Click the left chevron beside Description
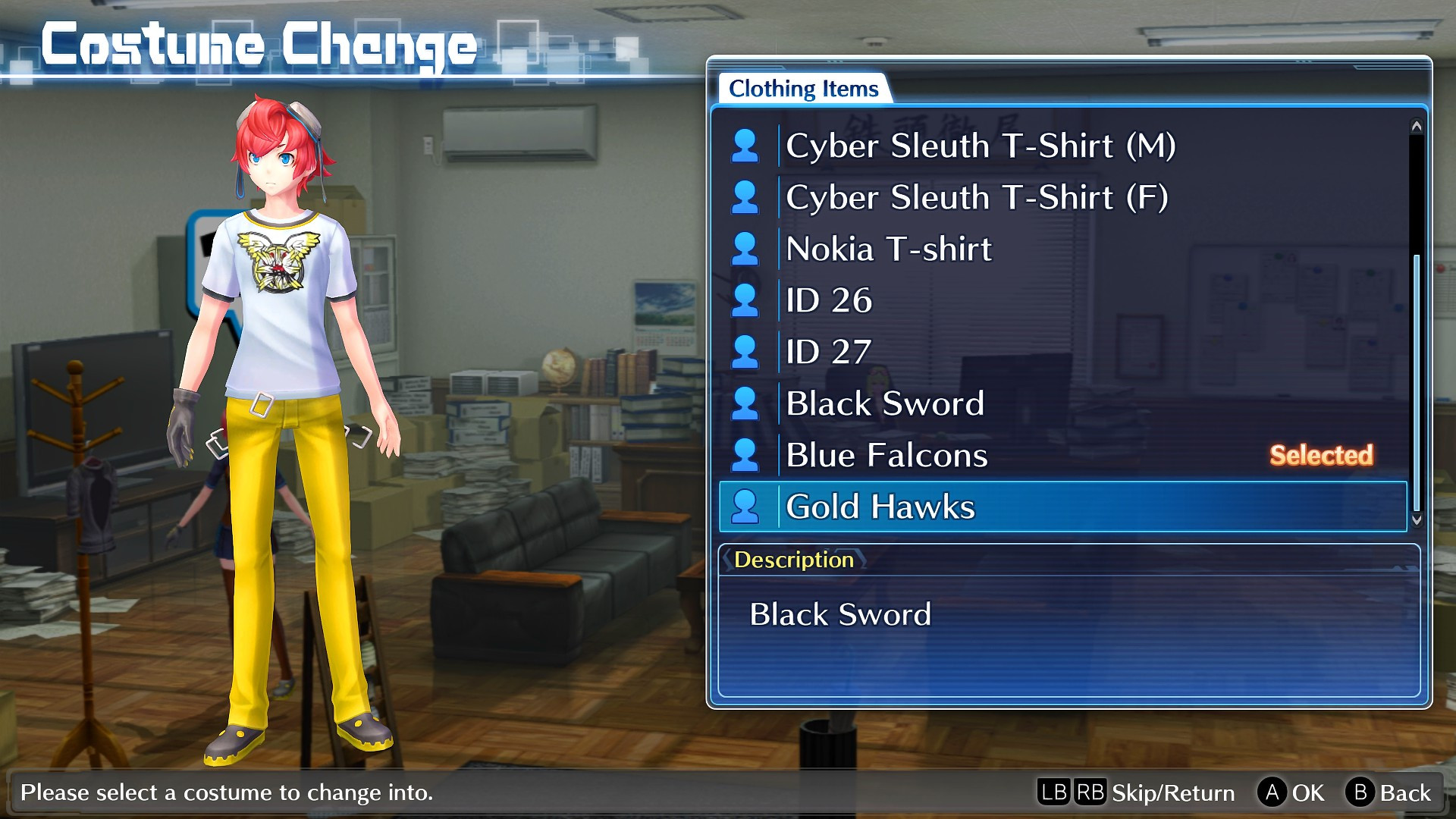This screenshot has width=1456, height=819. click(726, 560)
